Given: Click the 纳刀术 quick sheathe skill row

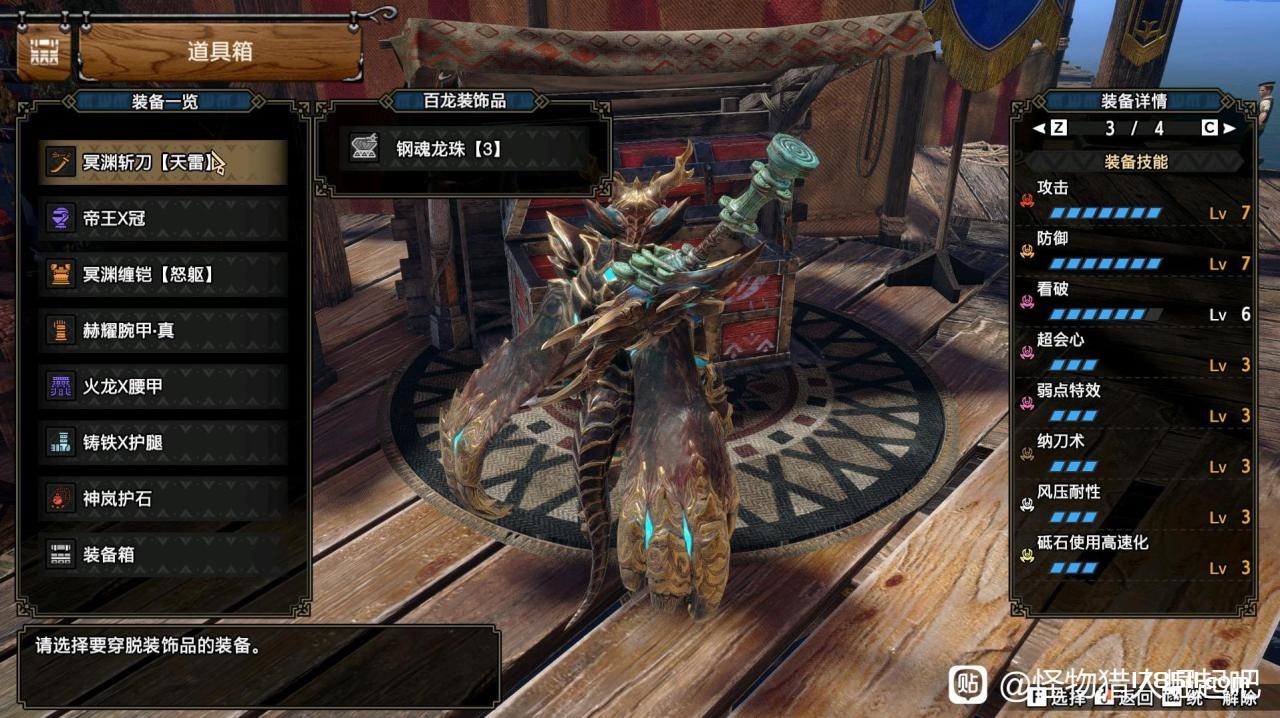Looking at the screenshot, I should (x=1135, y=454).
